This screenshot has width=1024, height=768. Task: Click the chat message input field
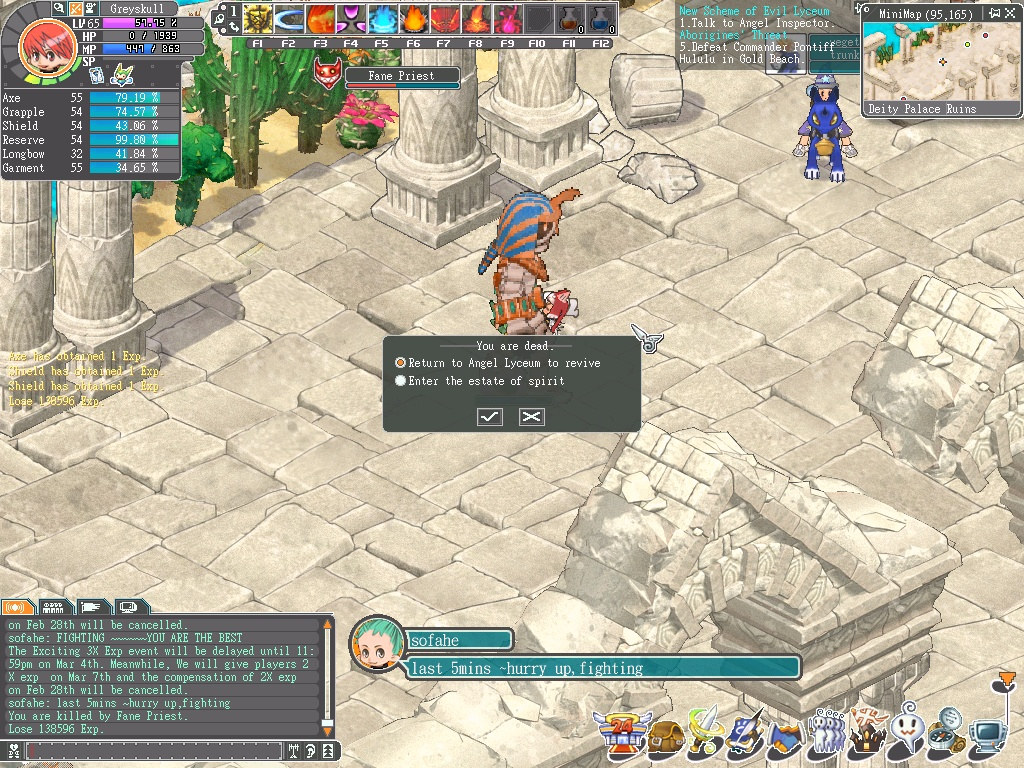[x=155, y=750]
